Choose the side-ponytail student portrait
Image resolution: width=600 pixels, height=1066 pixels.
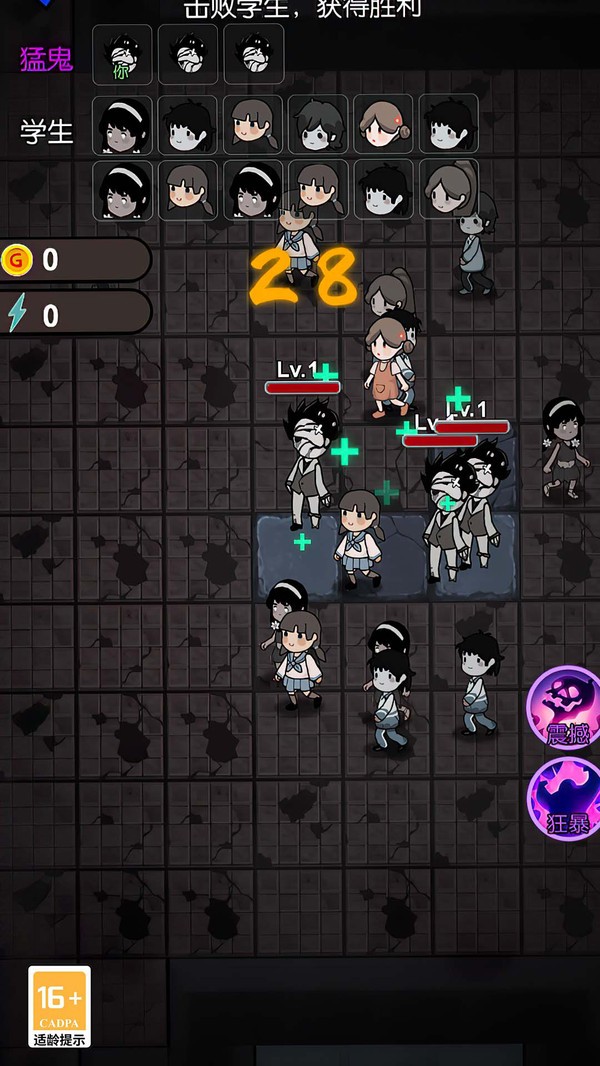(448, 189)
